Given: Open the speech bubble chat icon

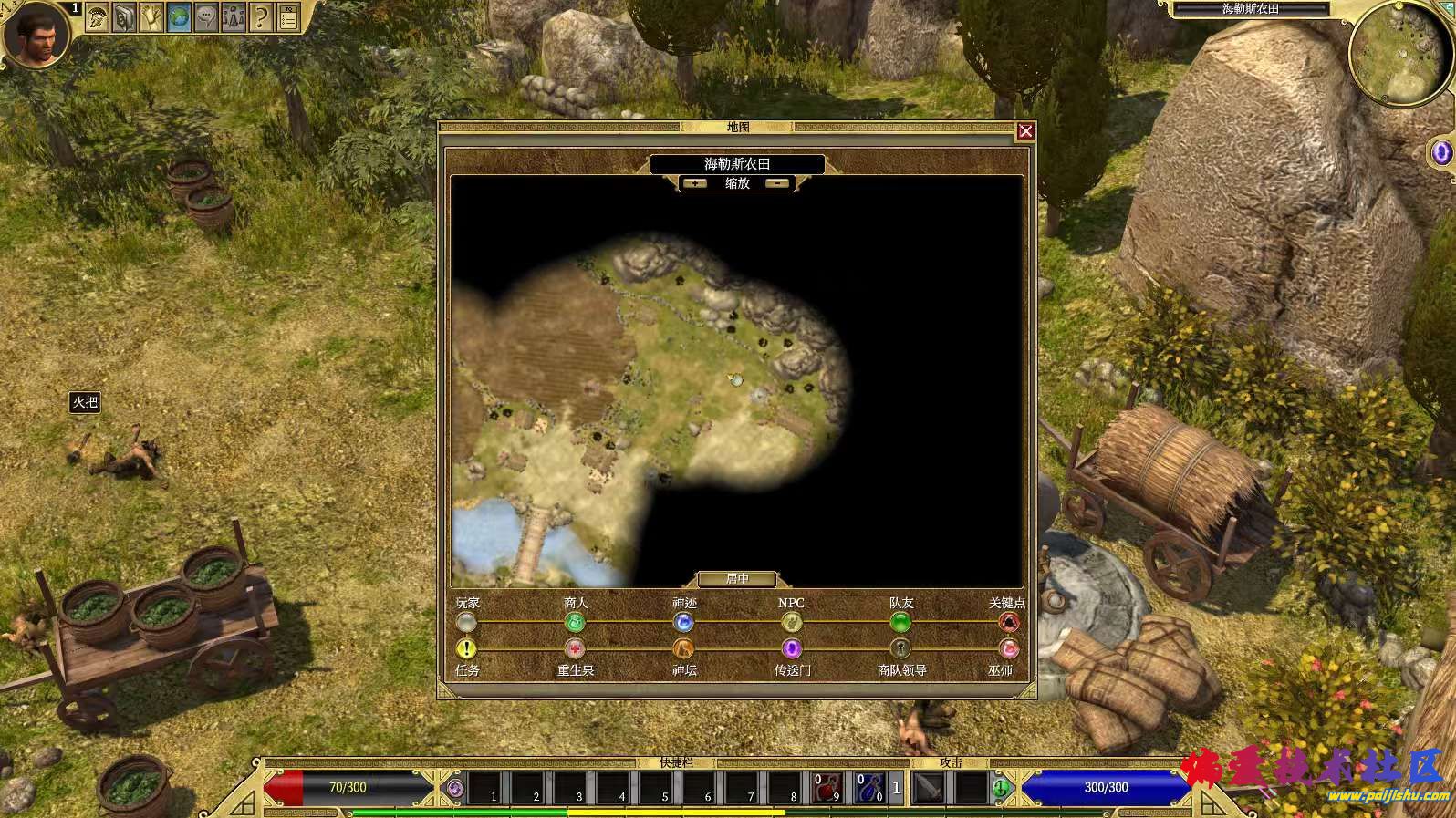Looking at the screenshot, I should pyautogui.click(x=206, y=16).
